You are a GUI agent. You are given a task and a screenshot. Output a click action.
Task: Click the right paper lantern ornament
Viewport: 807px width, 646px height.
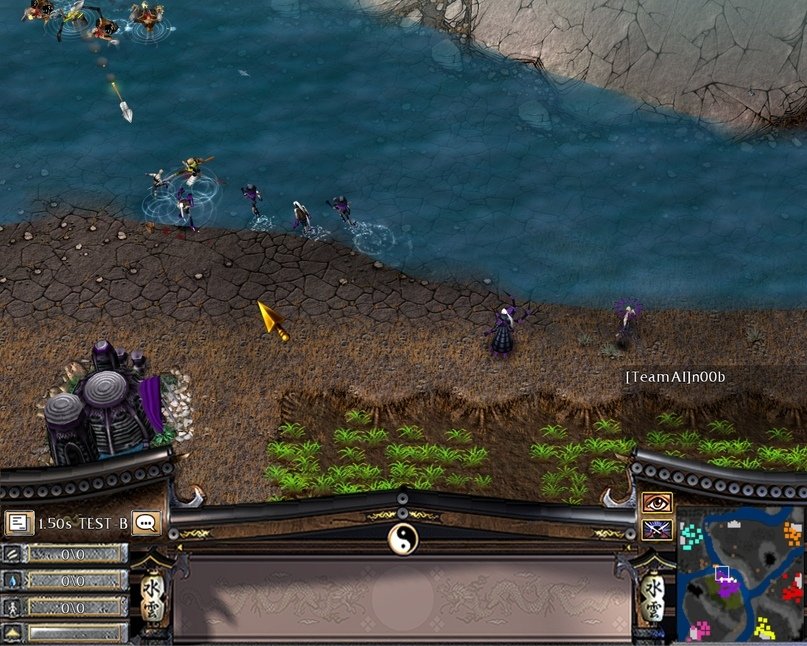coord(653,598)
